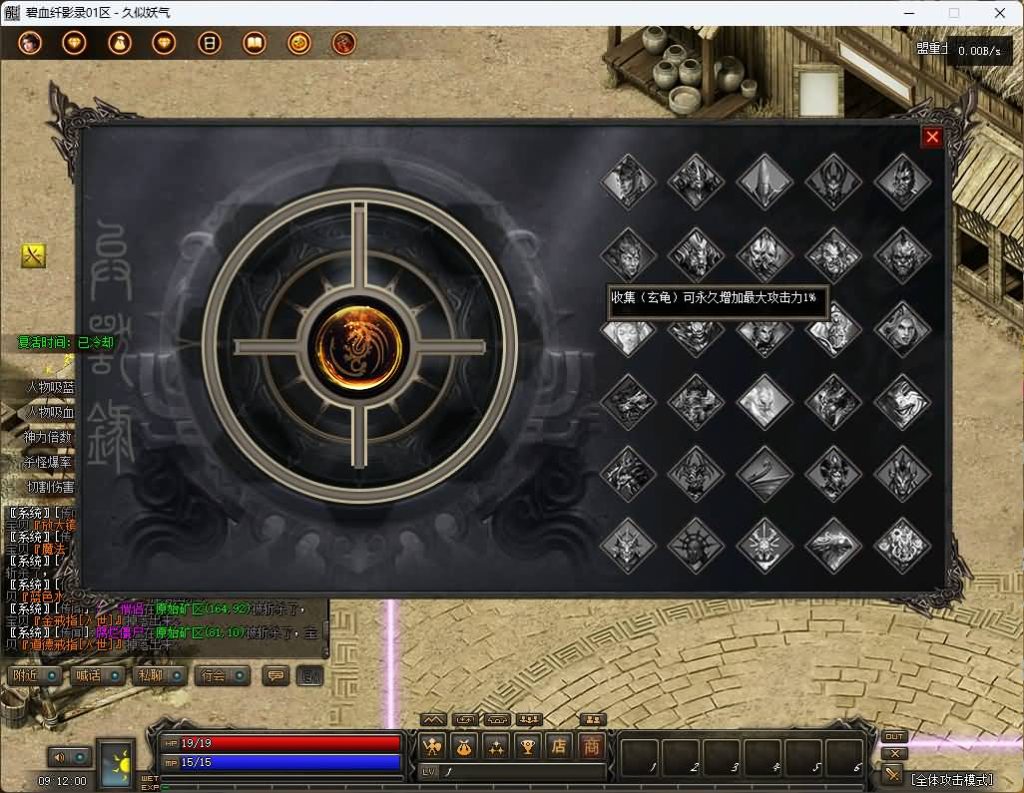Open the trophy icon on bottom bar
Screen dimensions: 1024x793
pos(528,746)
